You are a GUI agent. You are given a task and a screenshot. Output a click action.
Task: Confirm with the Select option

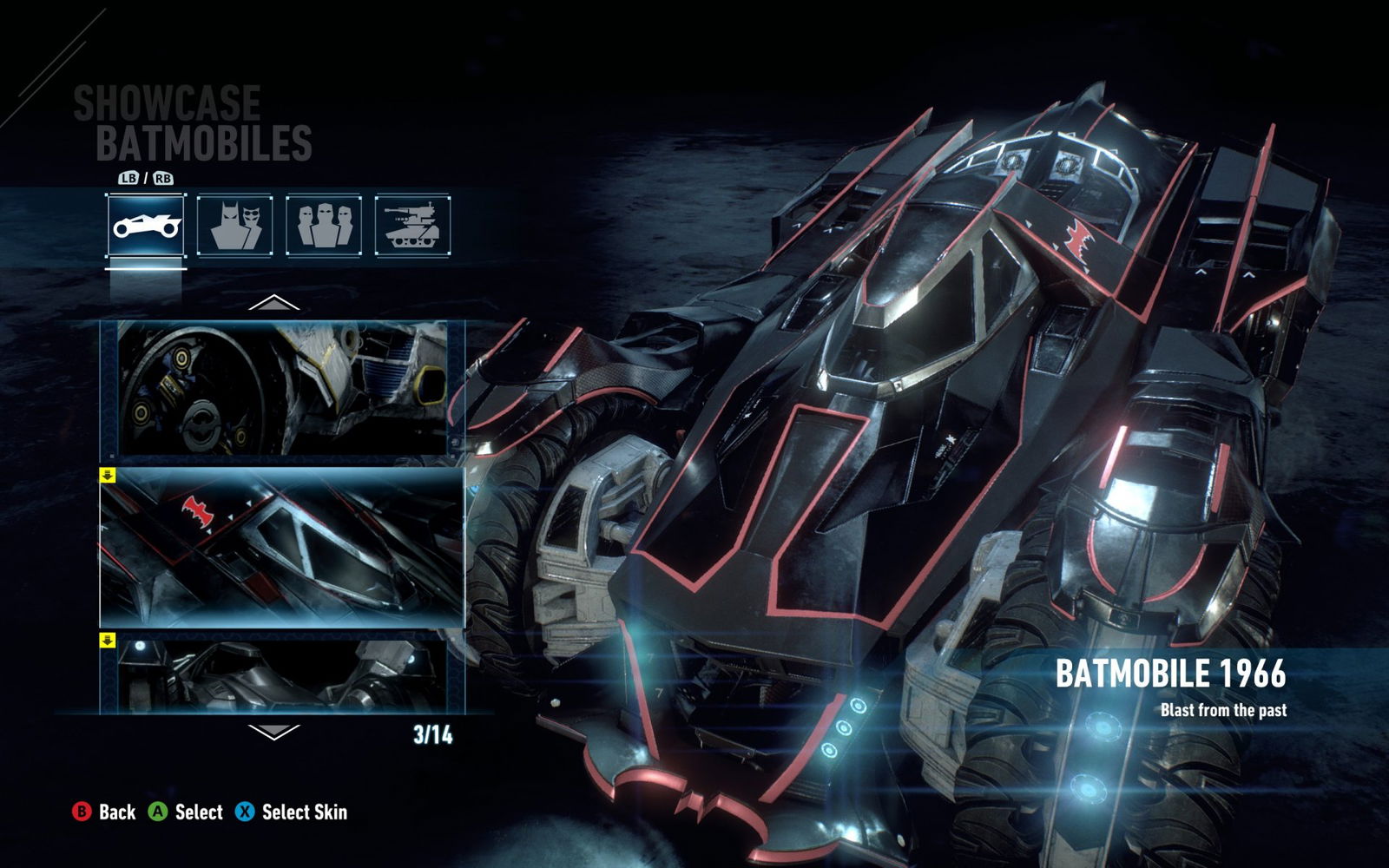coord(186,812)
